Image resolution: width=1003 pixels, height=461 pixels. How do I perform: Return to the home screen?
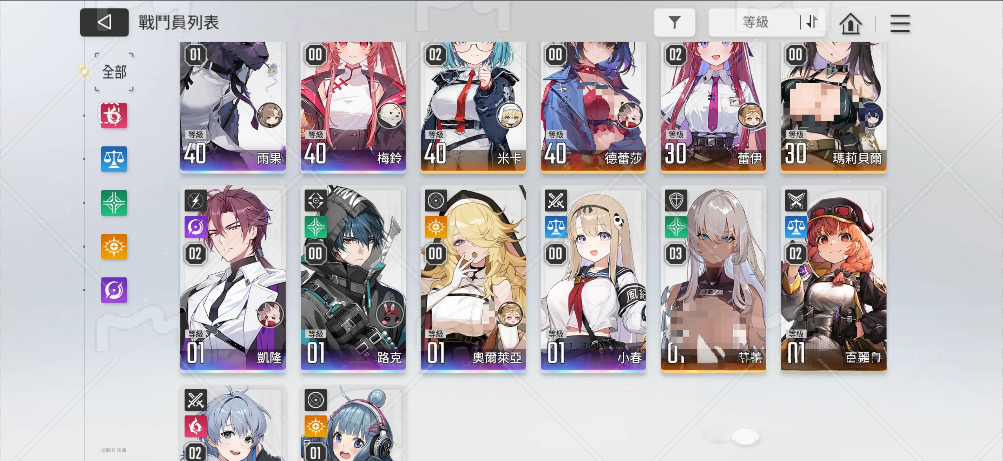(850, 23)
